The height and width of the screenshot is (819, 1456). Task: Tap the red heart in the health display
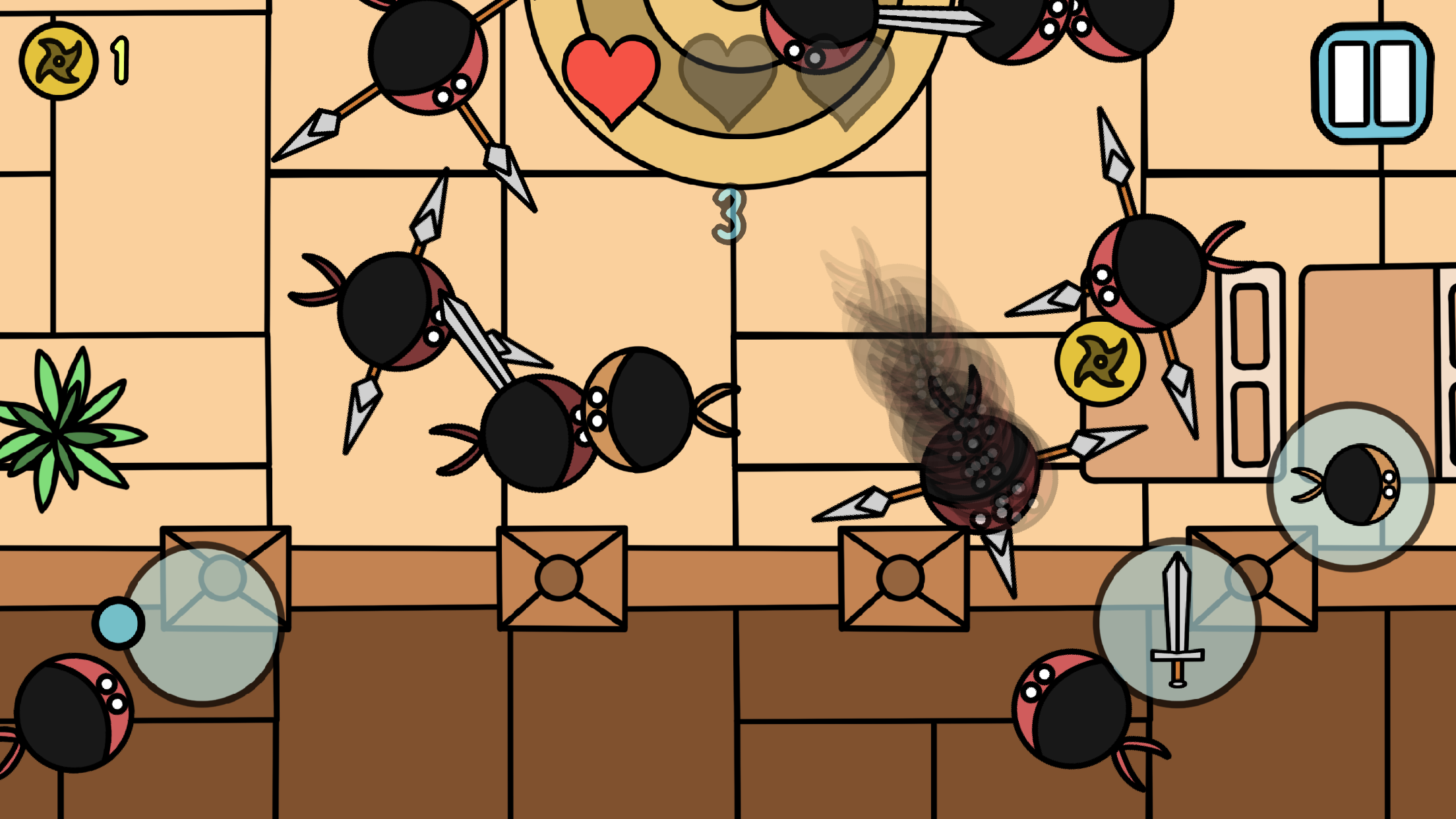click(x=609, y=79)
